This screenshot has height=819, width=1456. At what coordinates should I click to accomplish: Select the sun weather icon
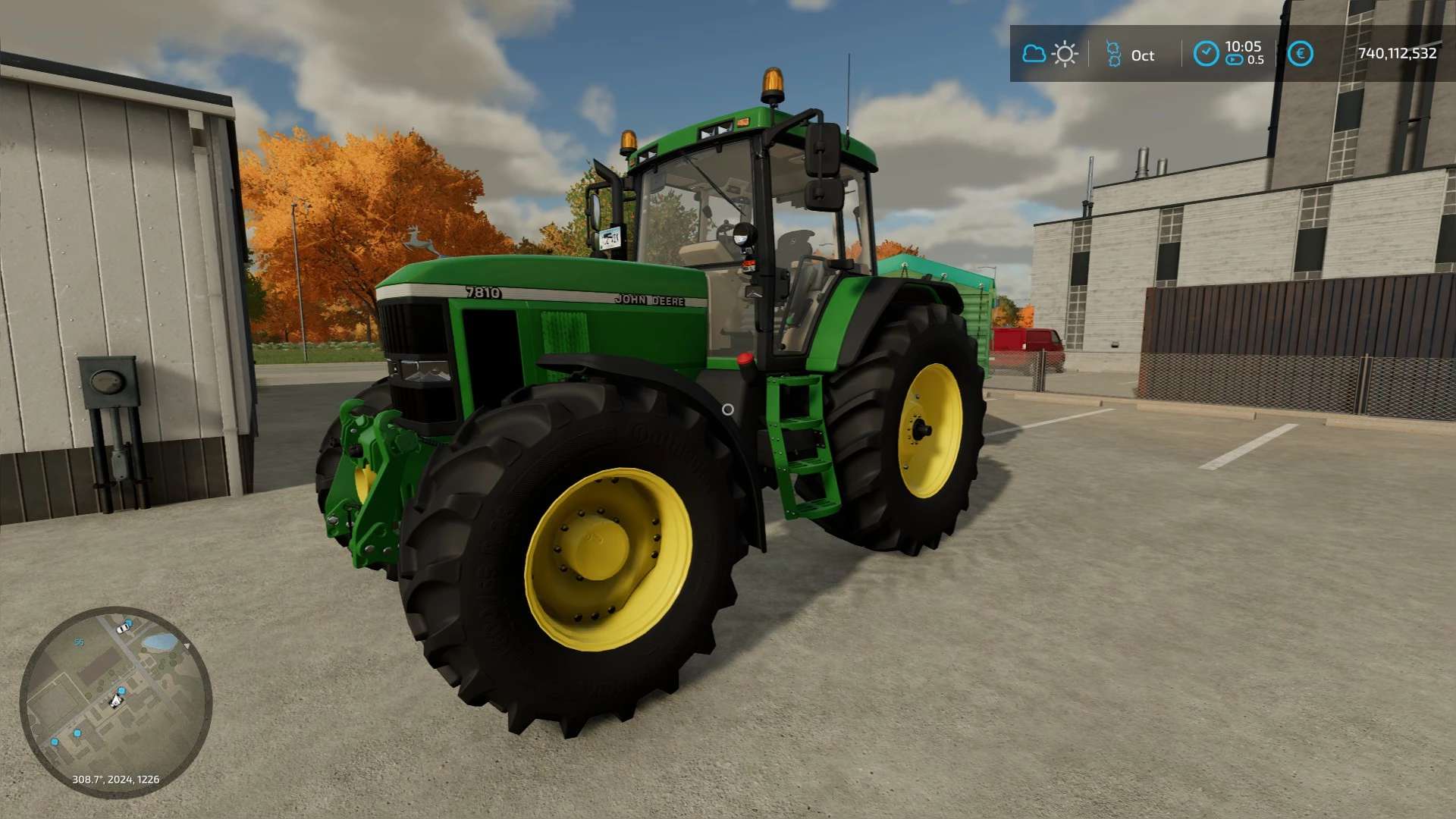pyautogui.click(x=1065, y=54)
